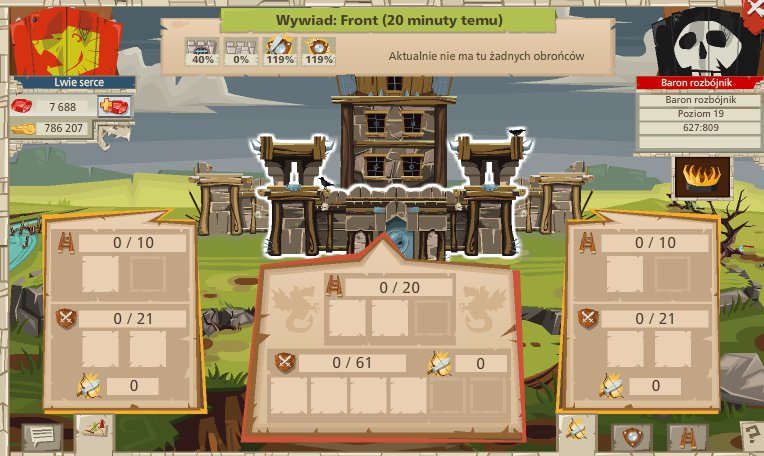Click the ruby gem currency icon

click(23, 106)
